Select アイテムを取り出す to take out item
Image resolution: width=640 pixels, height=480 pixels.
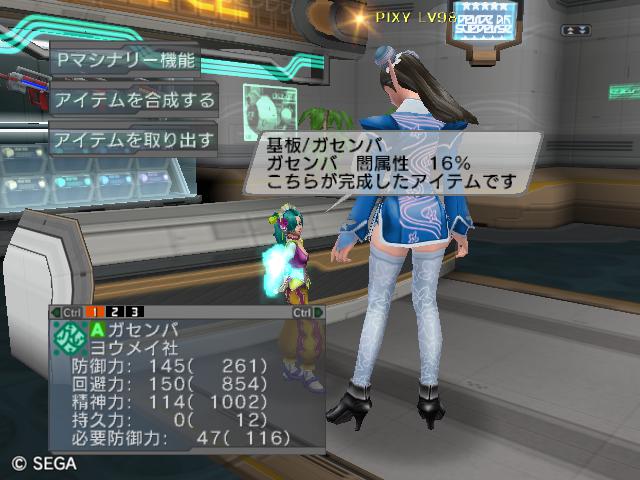pos(134,140)
